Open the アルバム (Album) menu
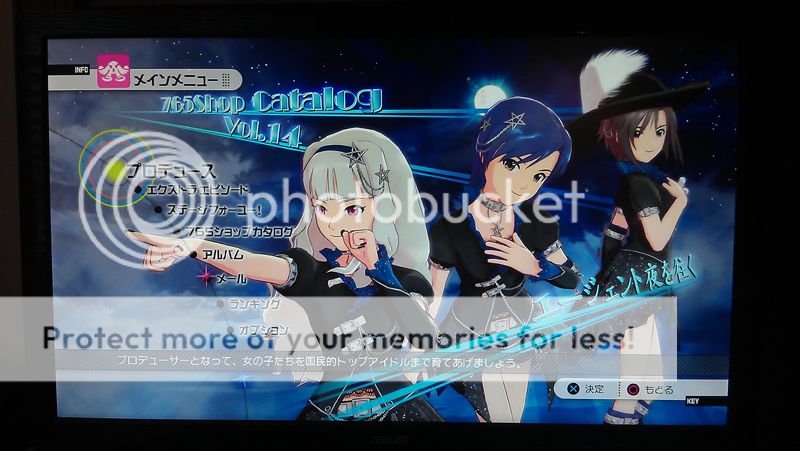Screen dimensions: 800x451 tap(223, 255)
